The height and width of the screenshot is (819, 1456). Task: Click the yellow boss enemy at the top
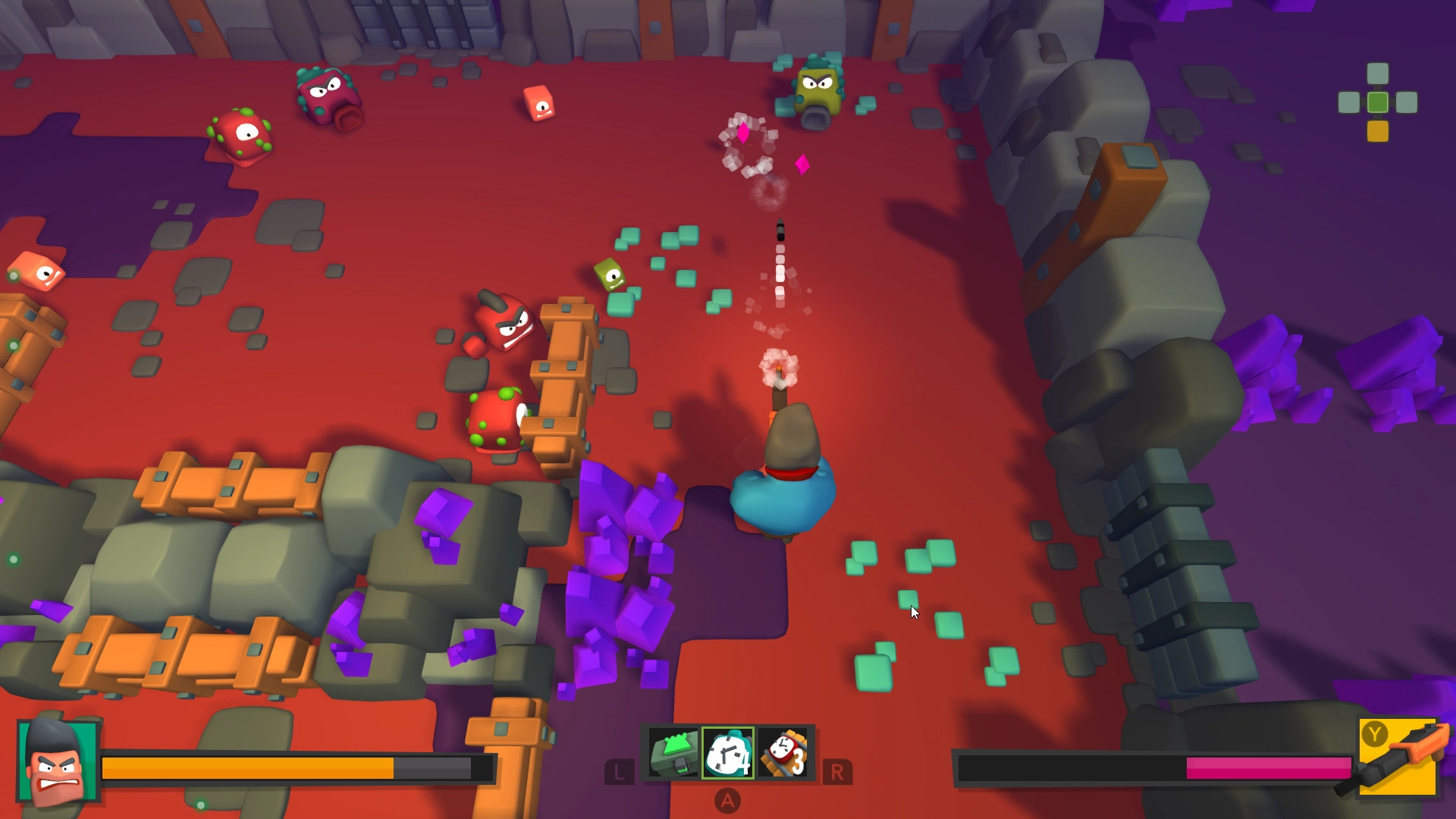[x=819, y=87]
